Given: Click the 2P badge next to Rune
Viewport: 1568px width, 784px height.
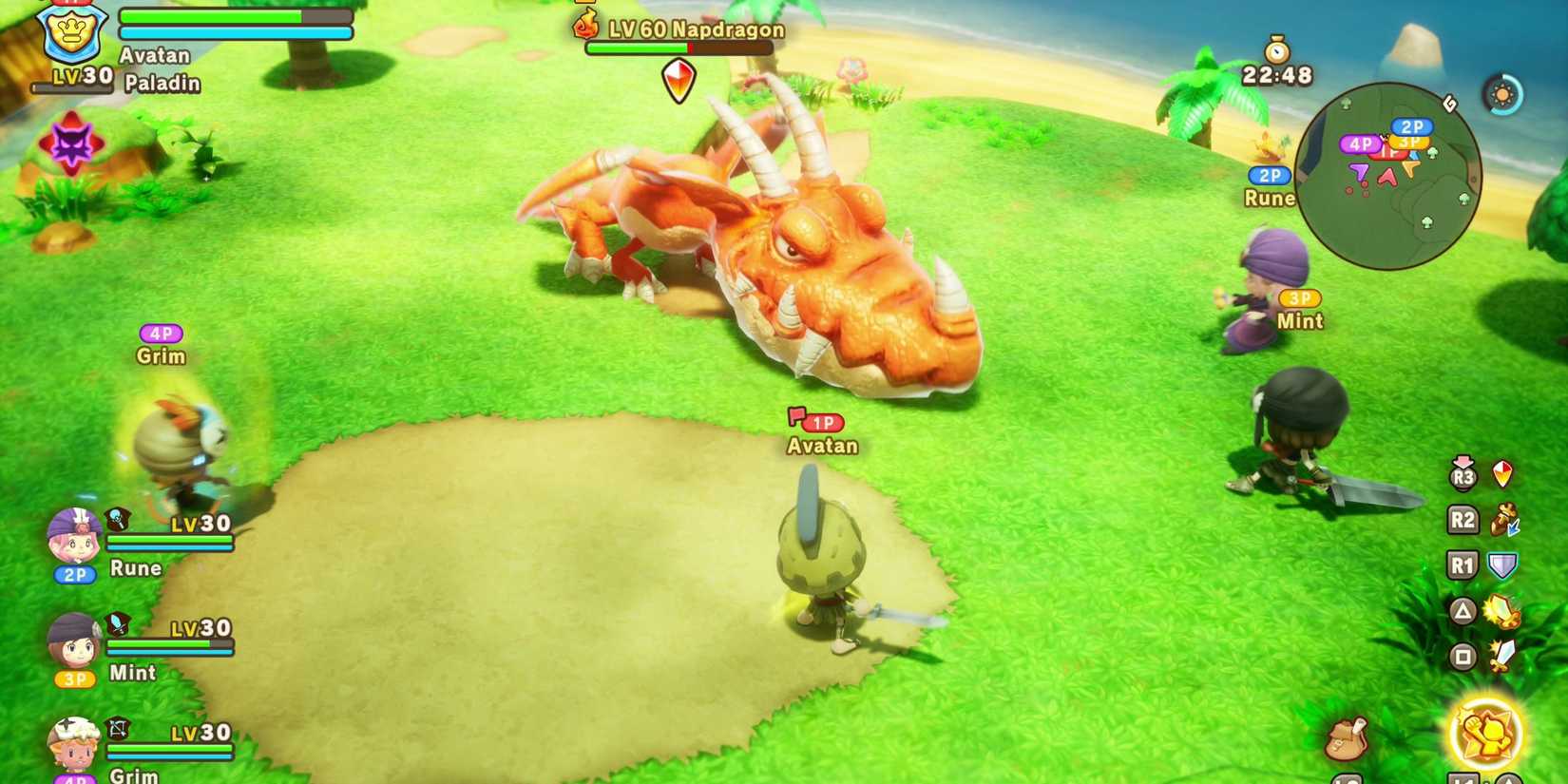Looking at the screenshot, I should point(74,575).
